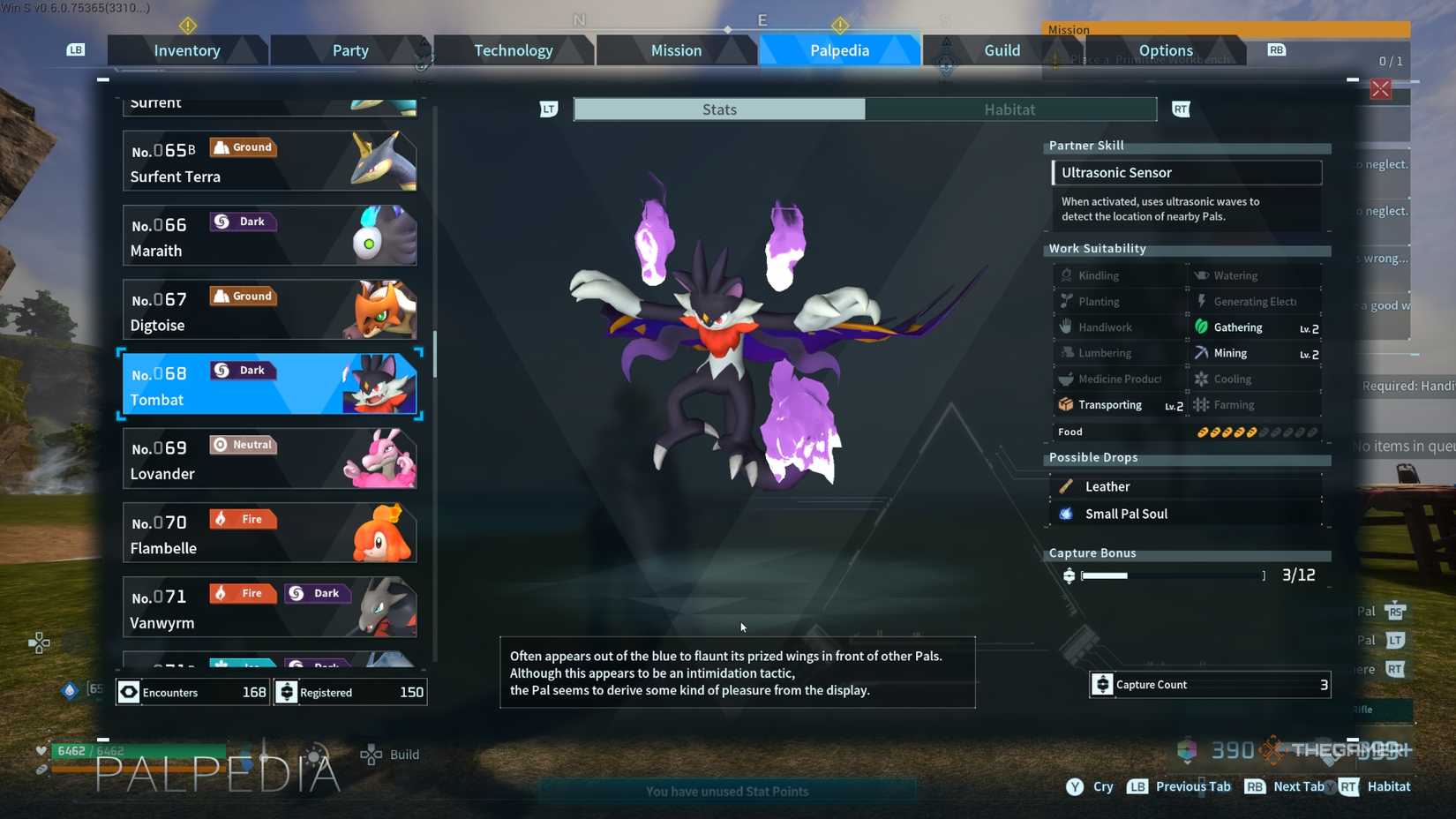The image size is (1456, 819).
Task: Select the Cooling work suitability icon
Action: pyautogui.click(x=1202, y=378)
